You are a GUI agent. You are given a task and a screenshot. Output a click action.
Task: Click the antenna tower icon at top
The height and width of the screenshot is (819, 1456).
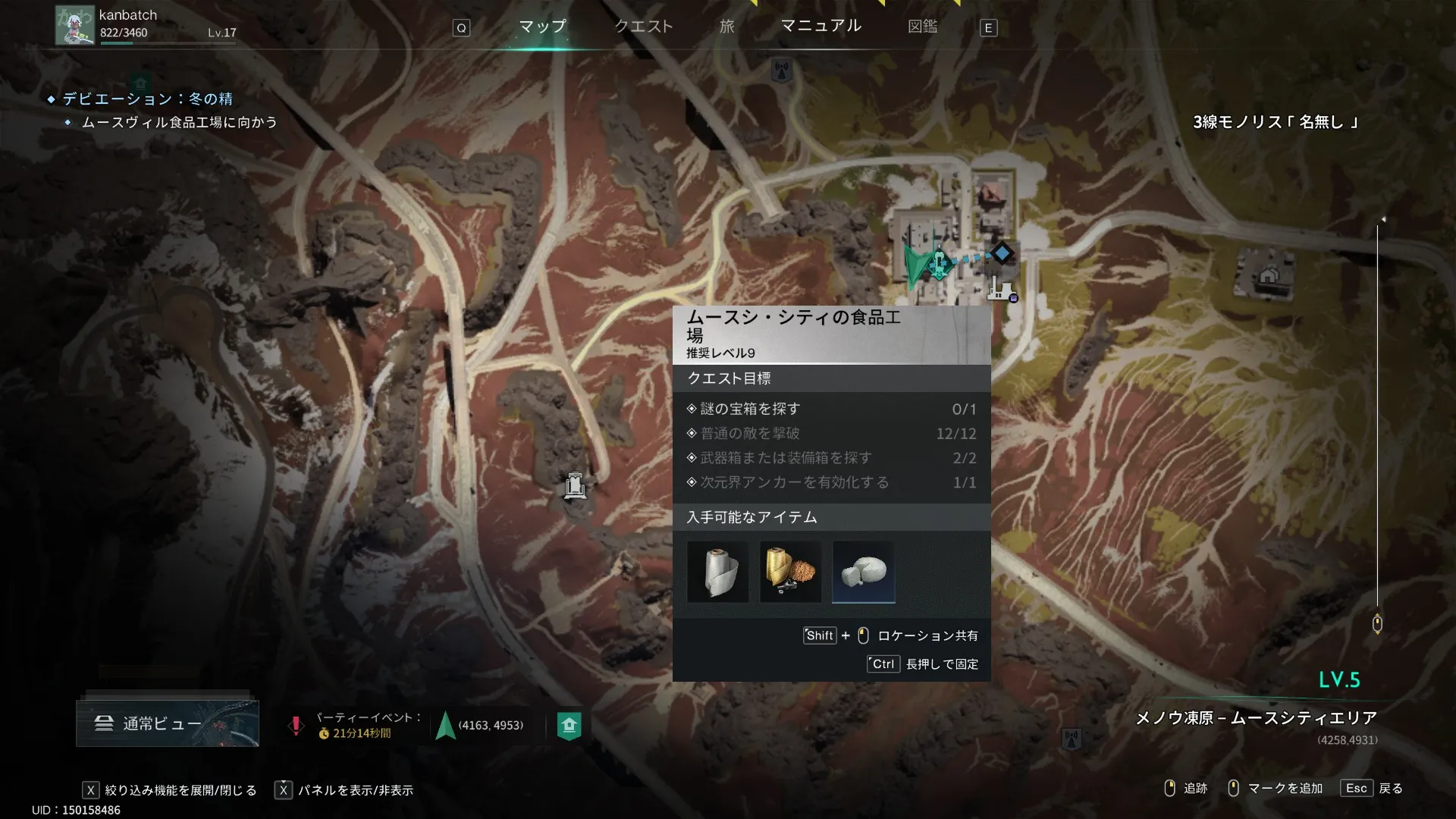click(x=781, y=71)
